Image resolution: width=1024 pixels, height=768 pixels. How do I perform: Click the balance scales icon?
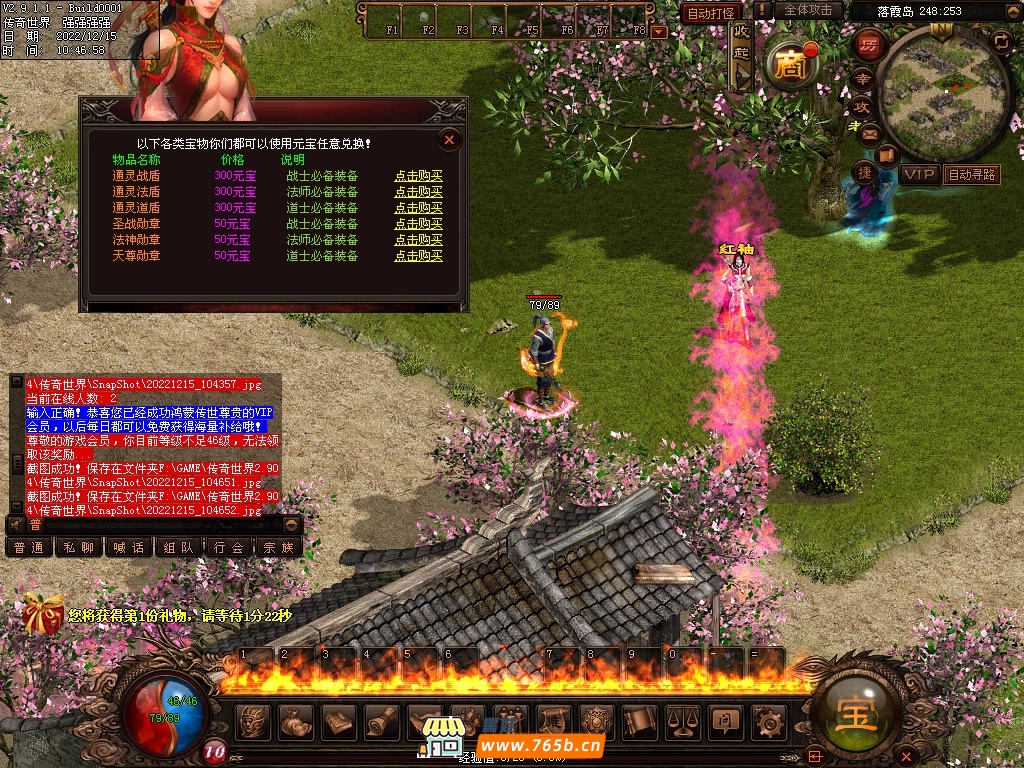(x=683, y=720)
